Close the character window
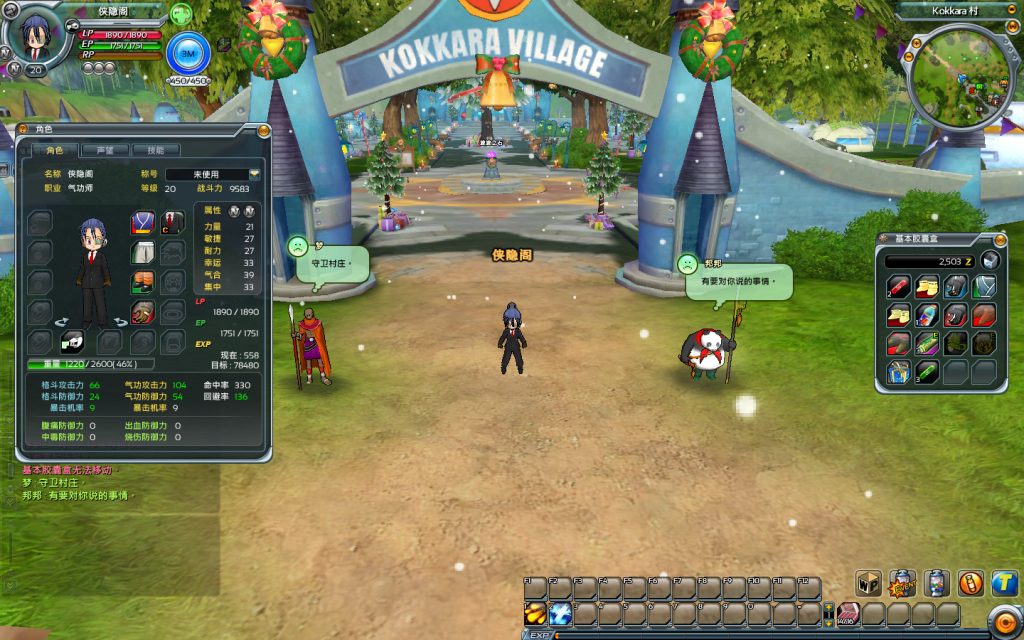The width and height of the screenshot is (1024, 640). [263, 130]
